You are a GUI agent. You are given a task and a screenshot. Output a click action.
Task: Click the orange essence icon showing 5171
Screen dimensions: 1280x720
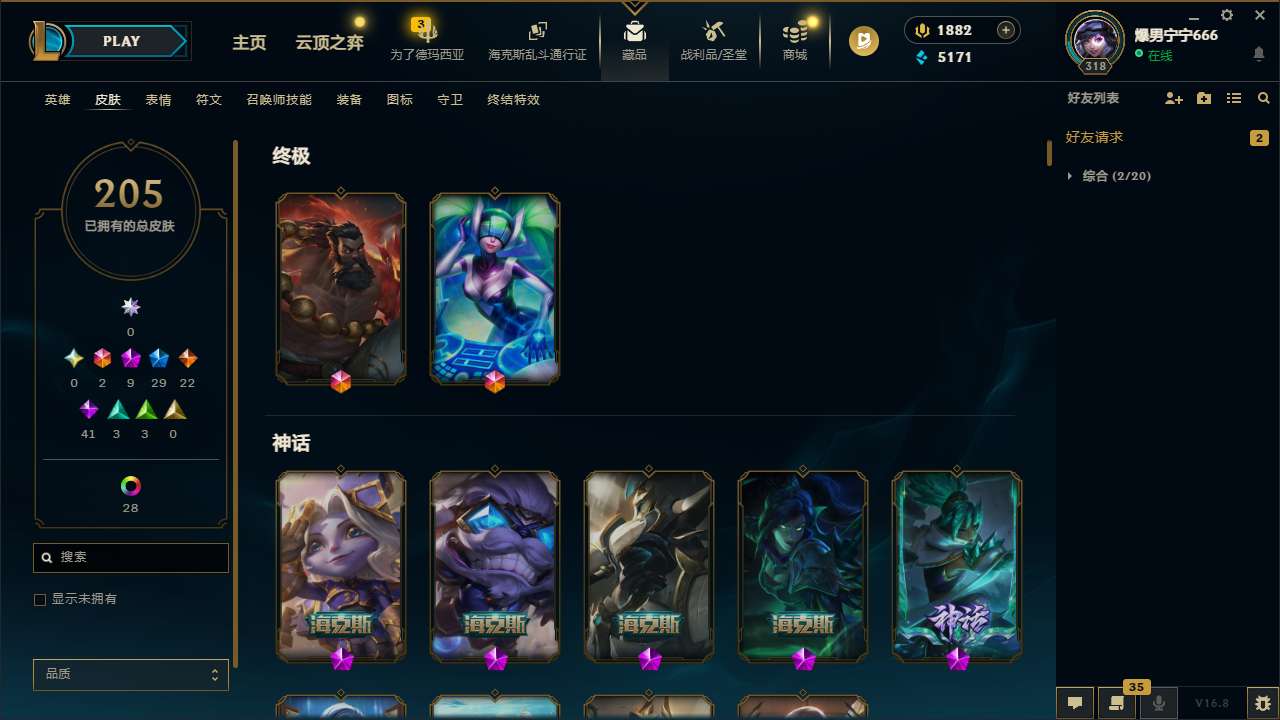coord(922,58)
